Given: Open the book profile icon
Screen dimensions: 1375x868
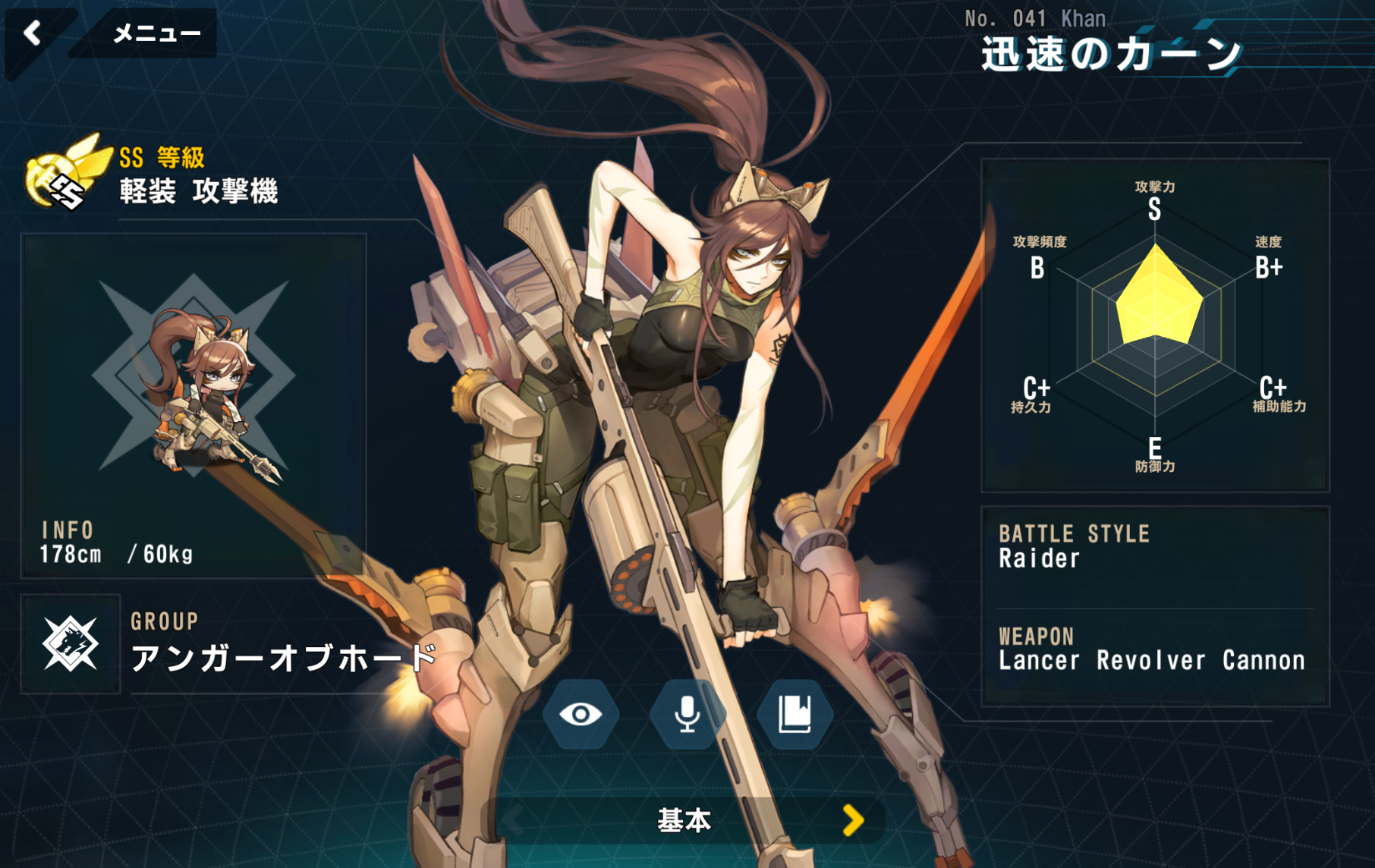Looking at the screenshot, I should pos(794,714).
